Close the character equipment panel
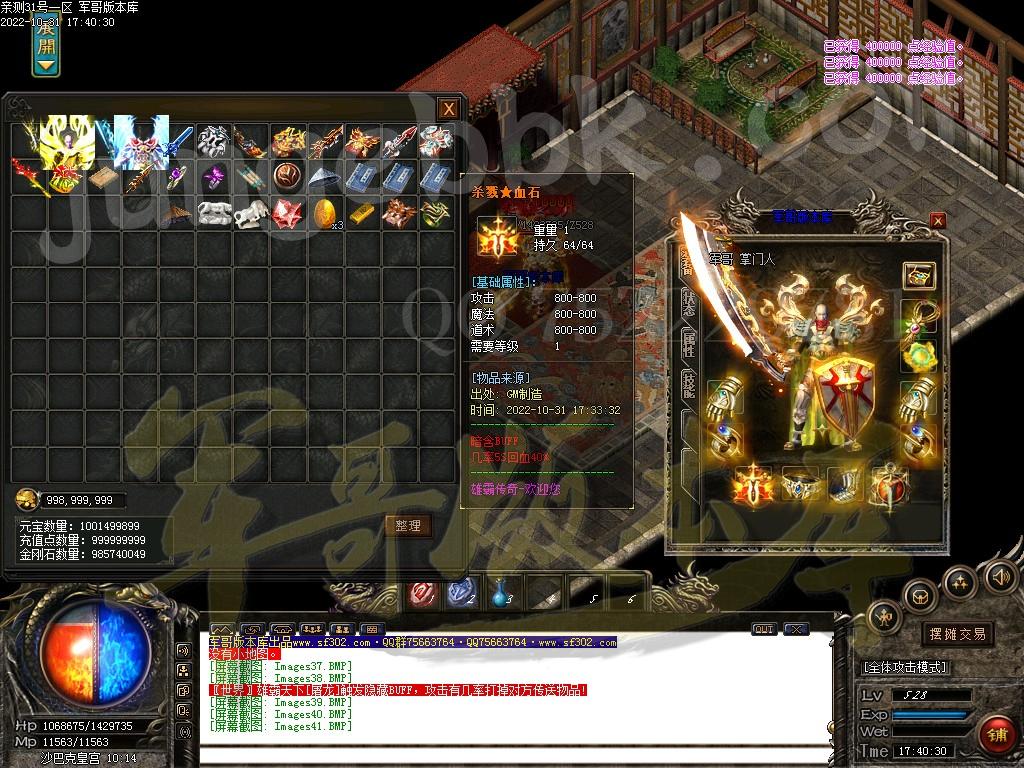1024x768 pixels. [937, 220]
